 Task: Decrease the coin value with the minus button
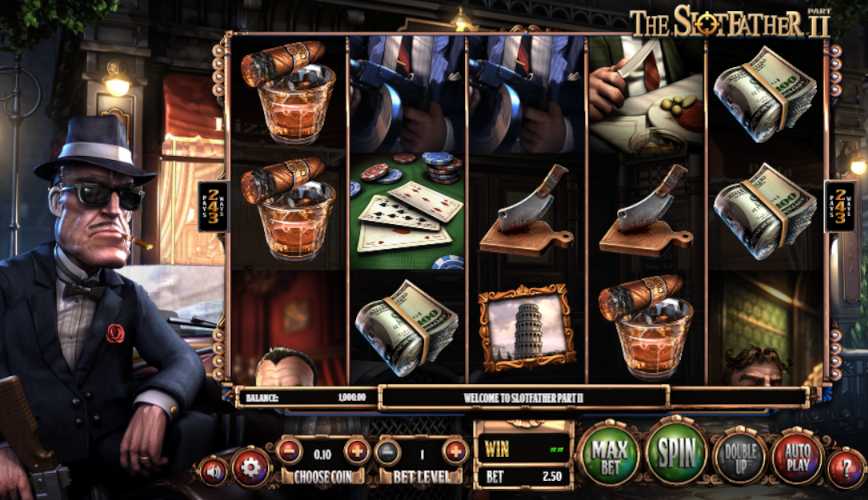pos(289,451)
